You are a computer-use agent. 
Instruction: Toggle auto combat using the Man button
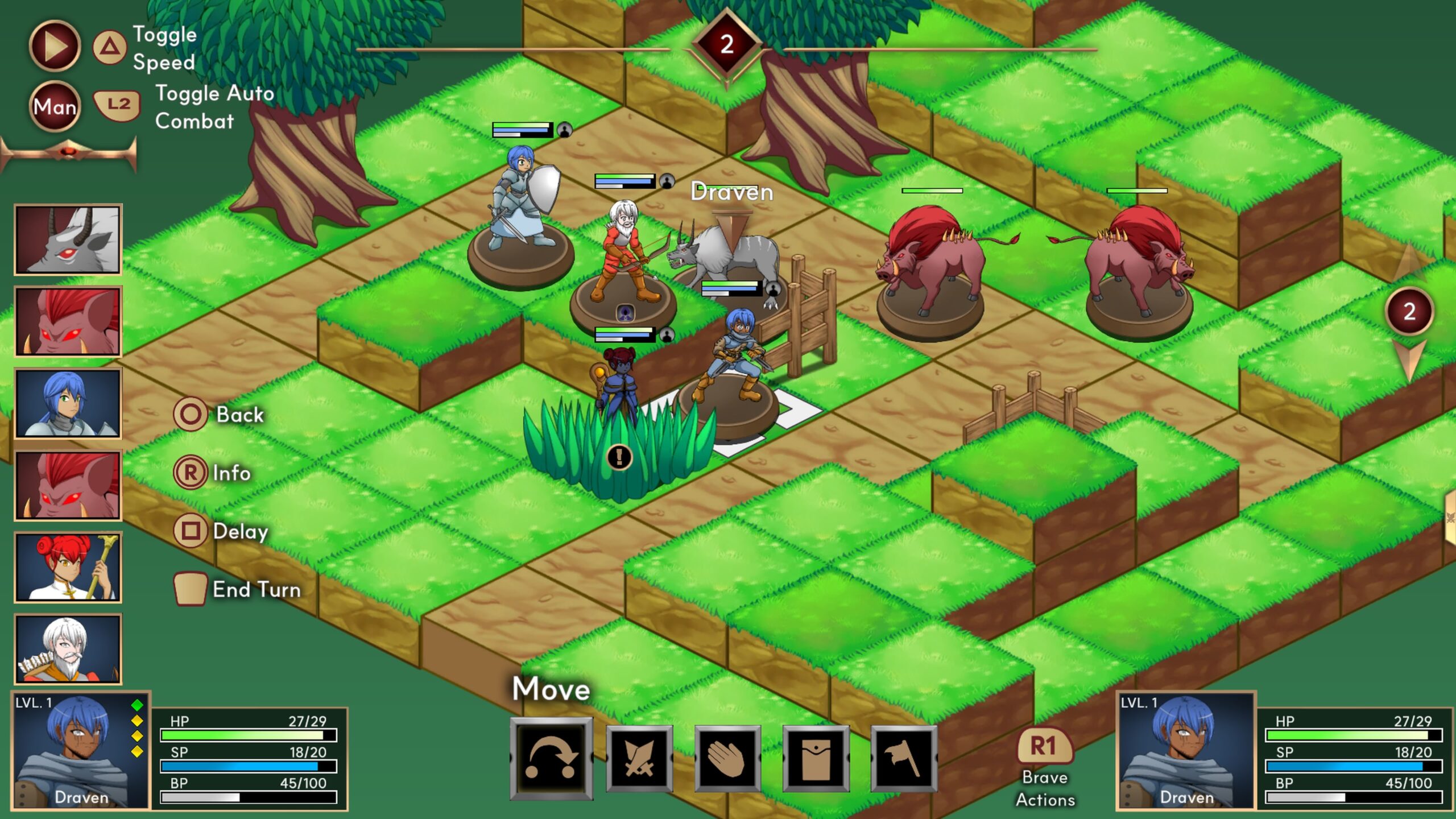pos(55,106)
